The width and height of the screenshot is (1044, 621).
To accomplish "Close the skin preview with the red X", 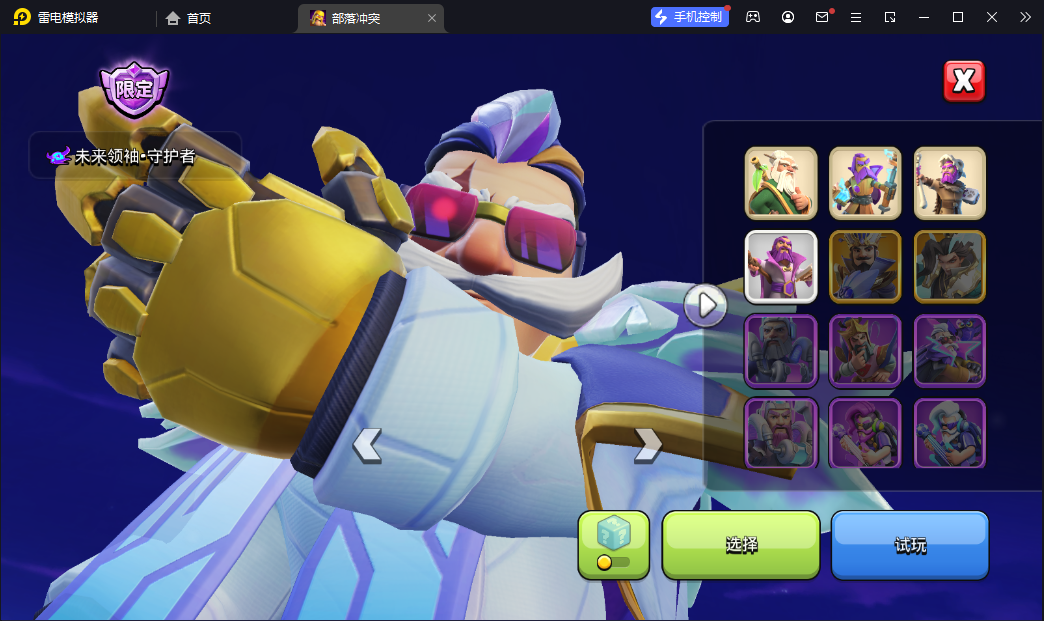I will [x=964, y=81].
